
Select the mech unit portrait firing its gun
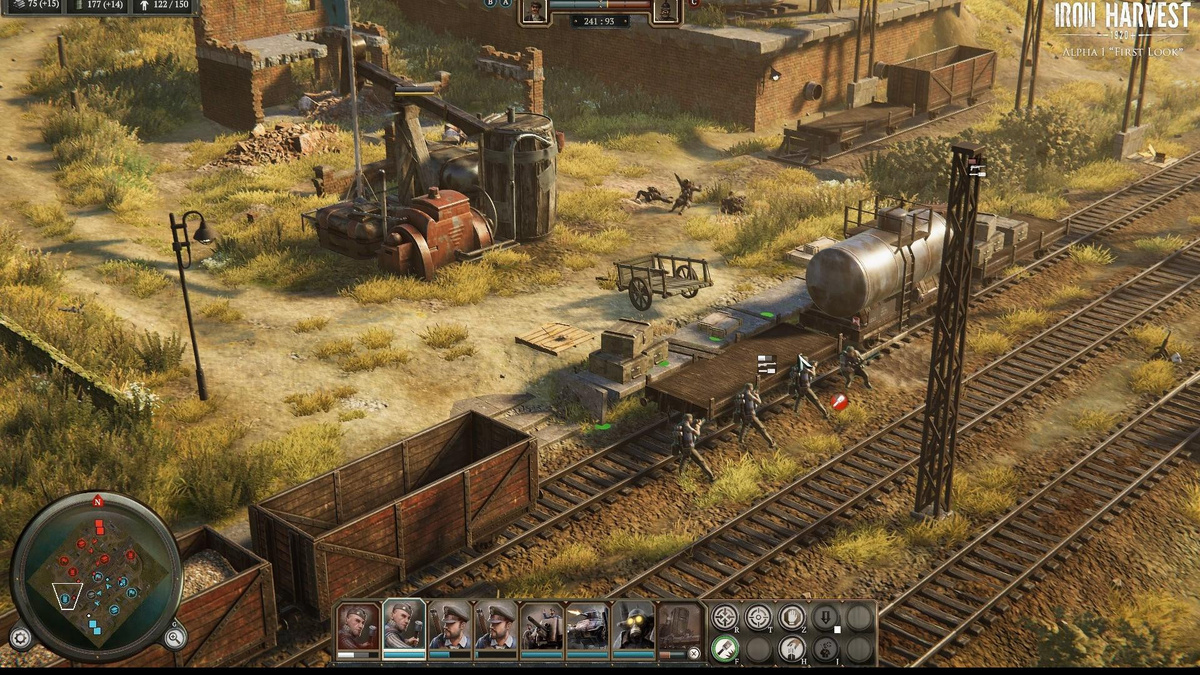click(x=587, y=626)
